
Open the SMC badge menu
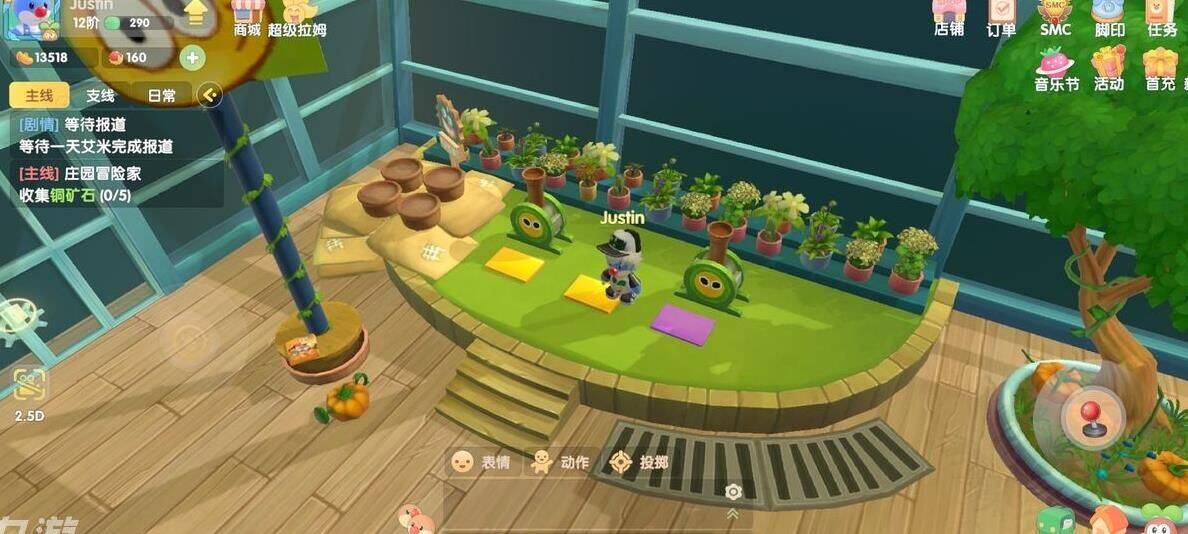1055,17
